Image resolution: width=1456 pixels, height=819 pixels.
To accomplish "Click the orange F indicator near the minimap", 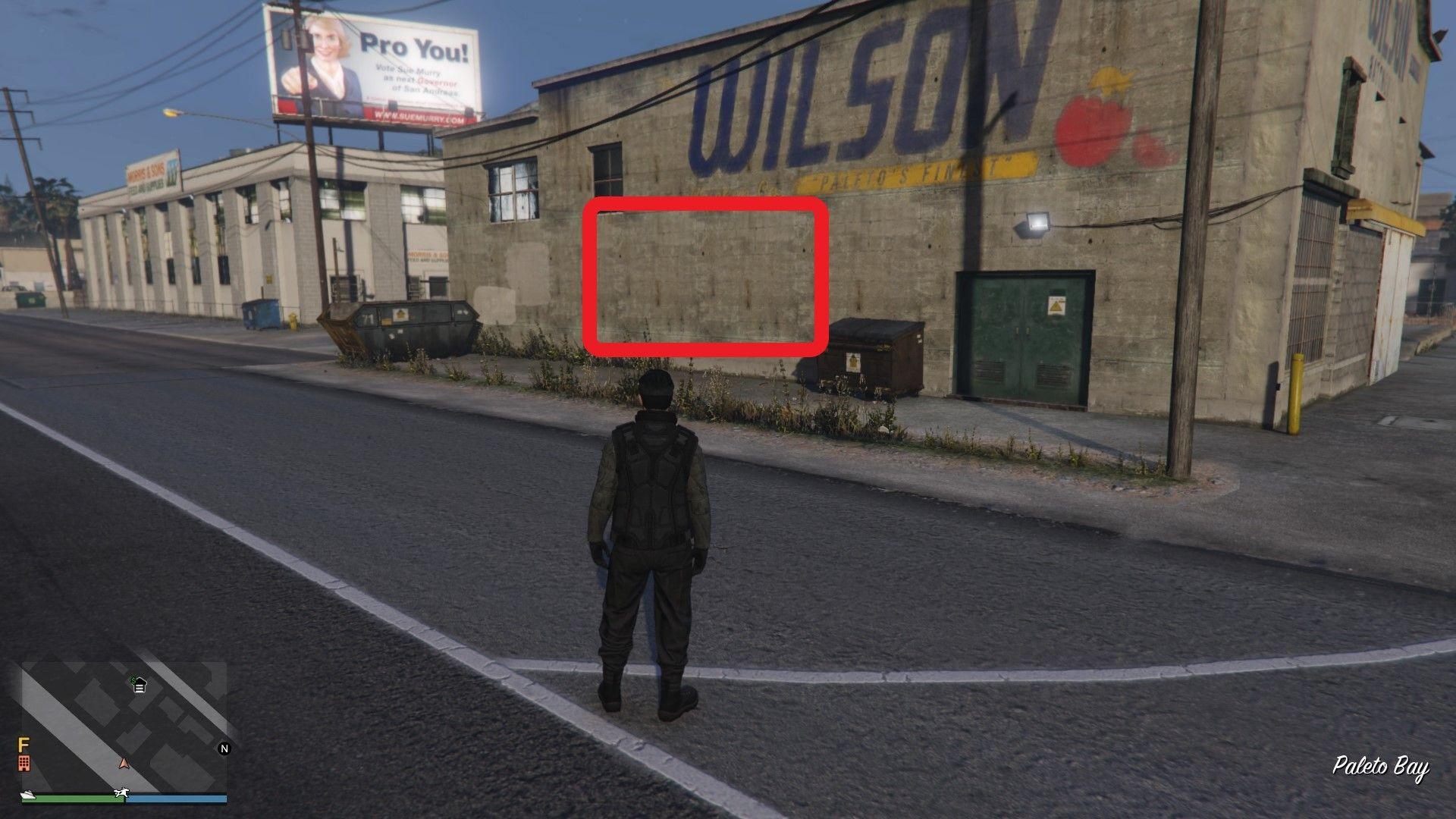I will click(24, 744).
